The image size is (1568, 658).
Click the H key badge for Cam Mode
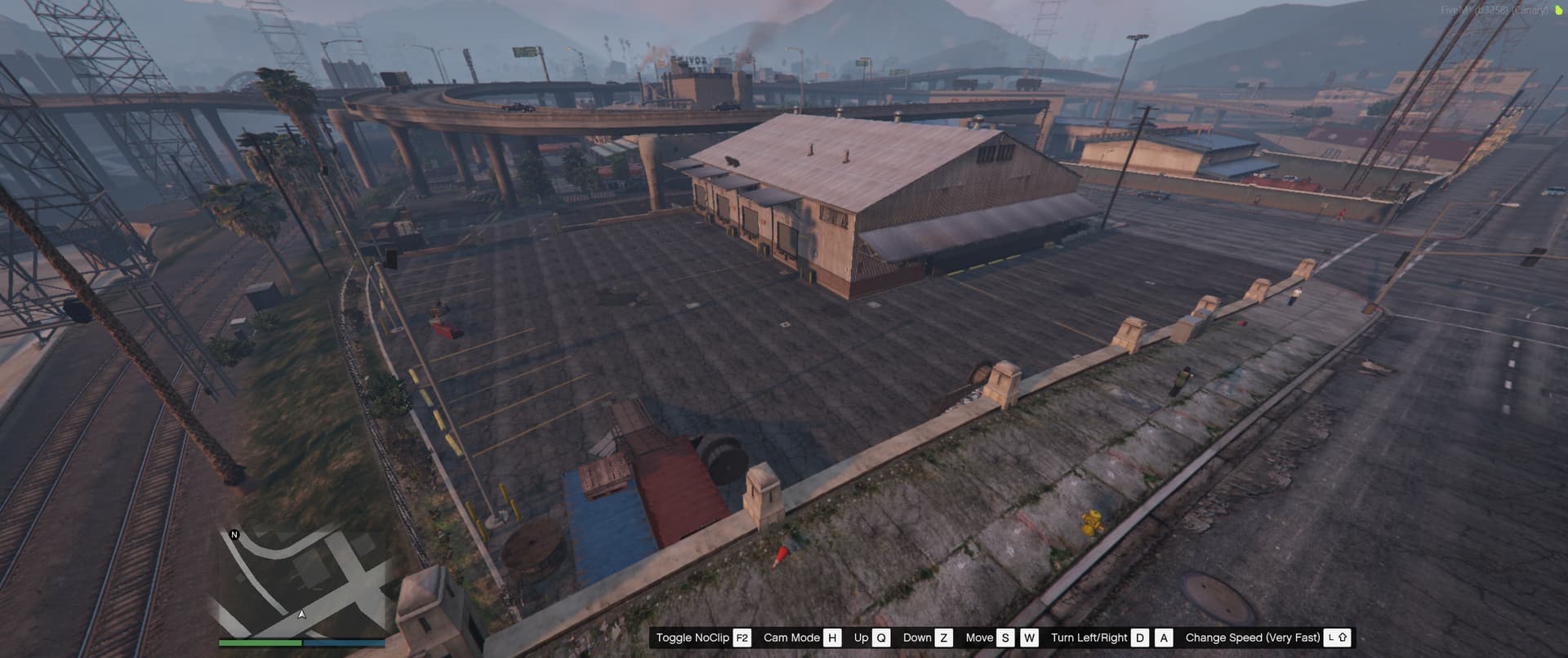point(832,638)
